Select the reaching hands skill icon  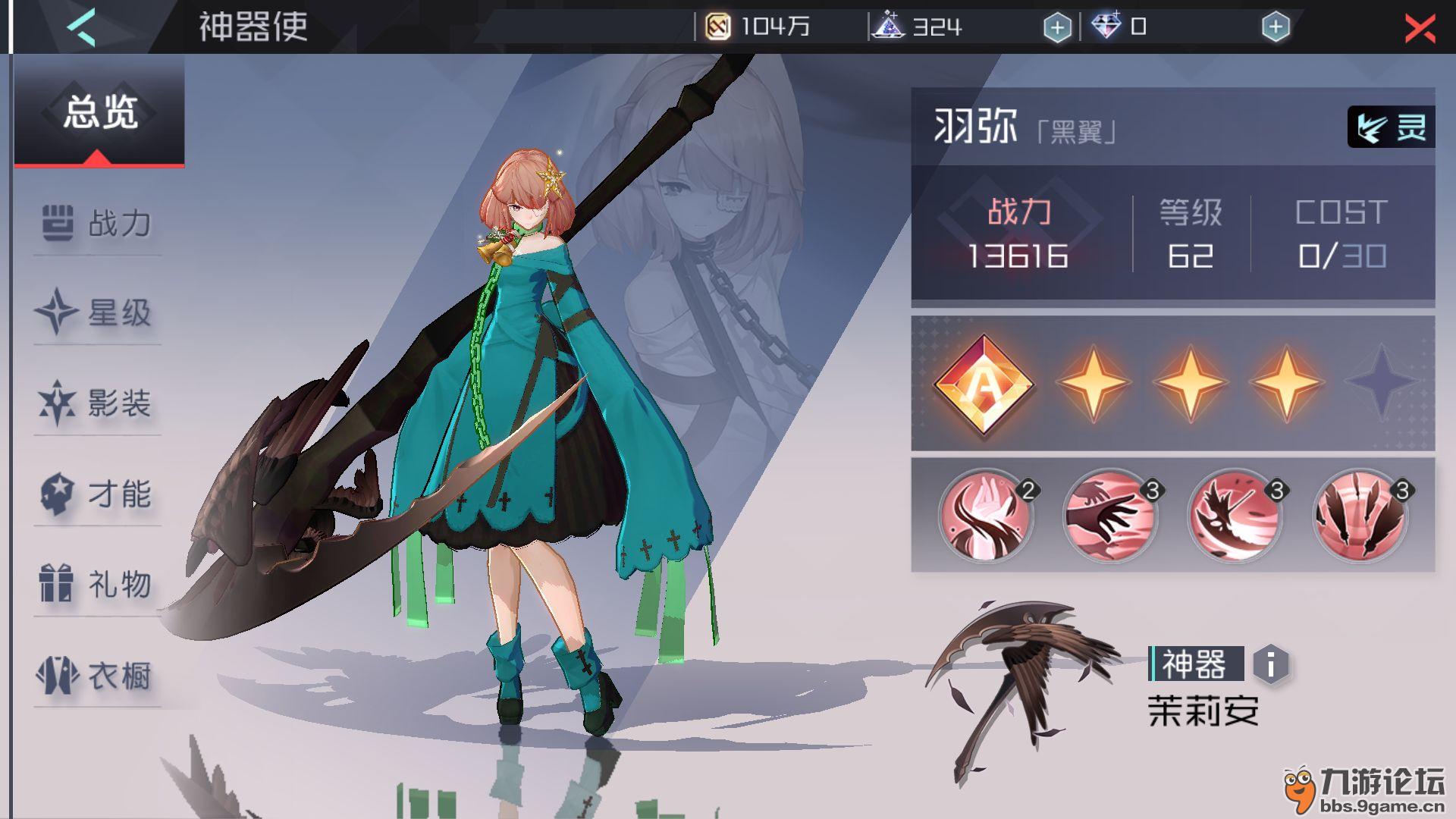(1110, 517)
